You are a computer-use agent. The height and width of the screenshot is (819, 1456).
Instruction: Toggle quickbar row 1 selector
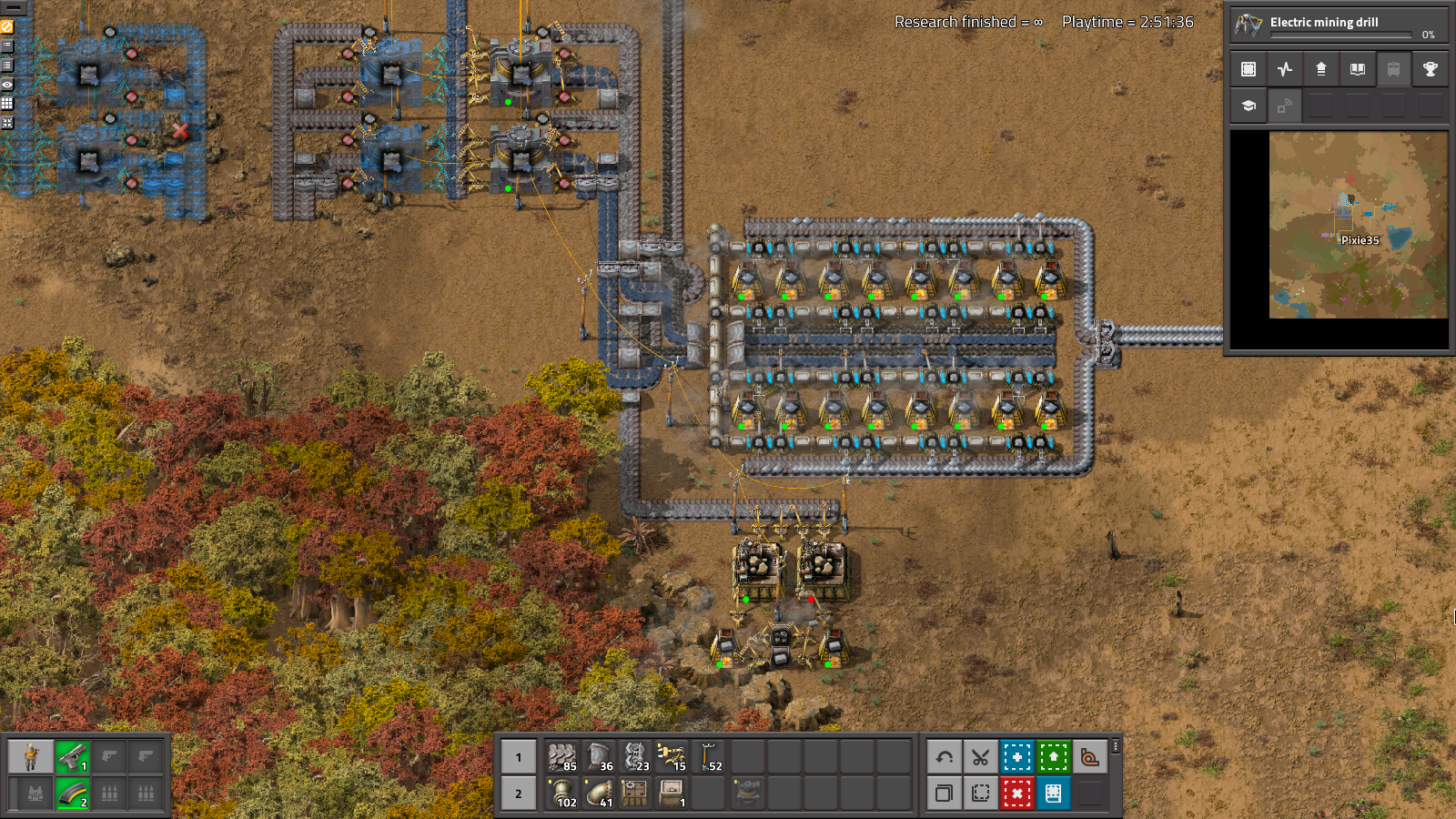[518, 755]
